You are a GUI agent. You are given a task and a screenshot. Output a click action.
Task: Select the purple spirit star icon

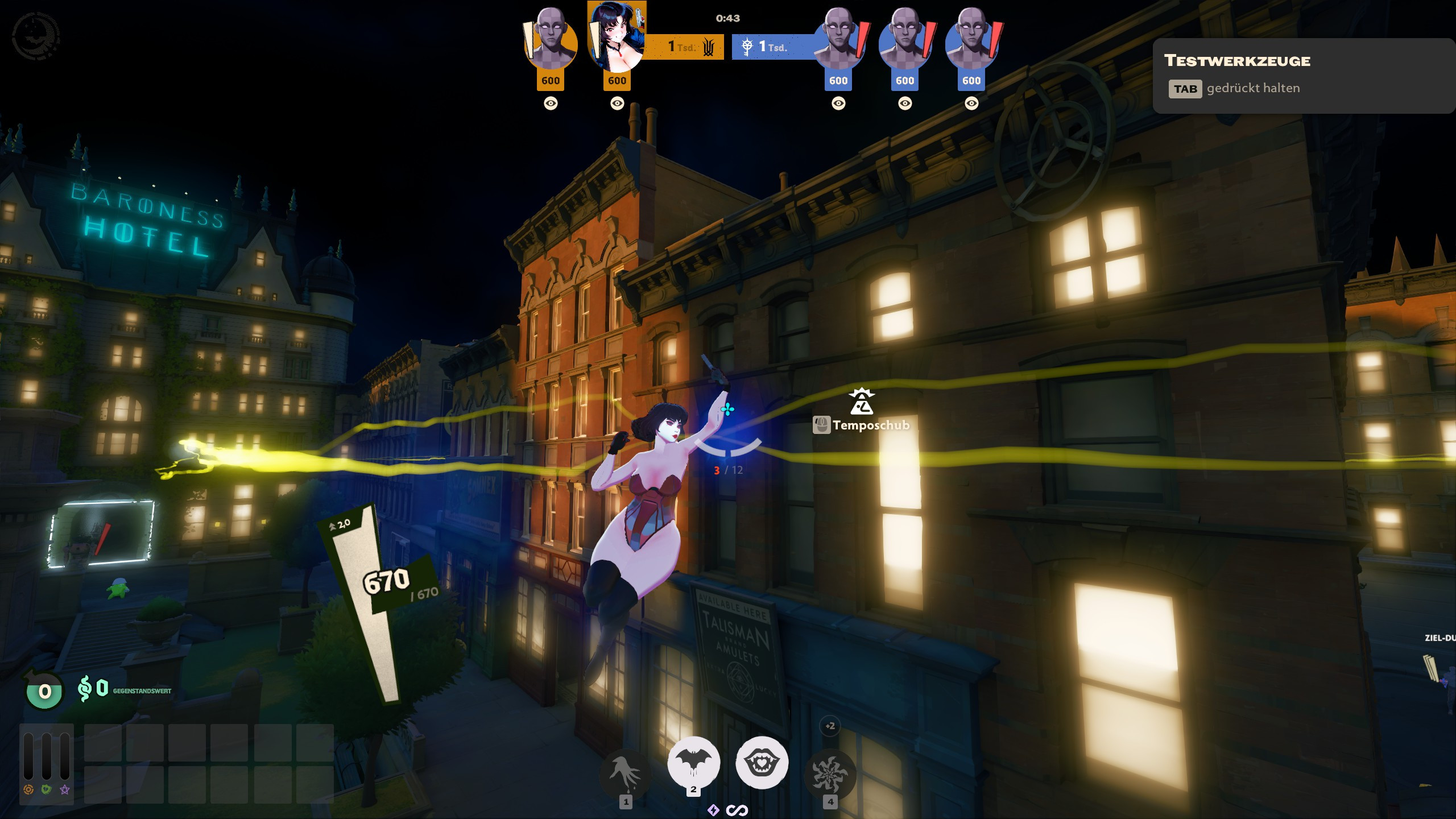click(65, 789)
